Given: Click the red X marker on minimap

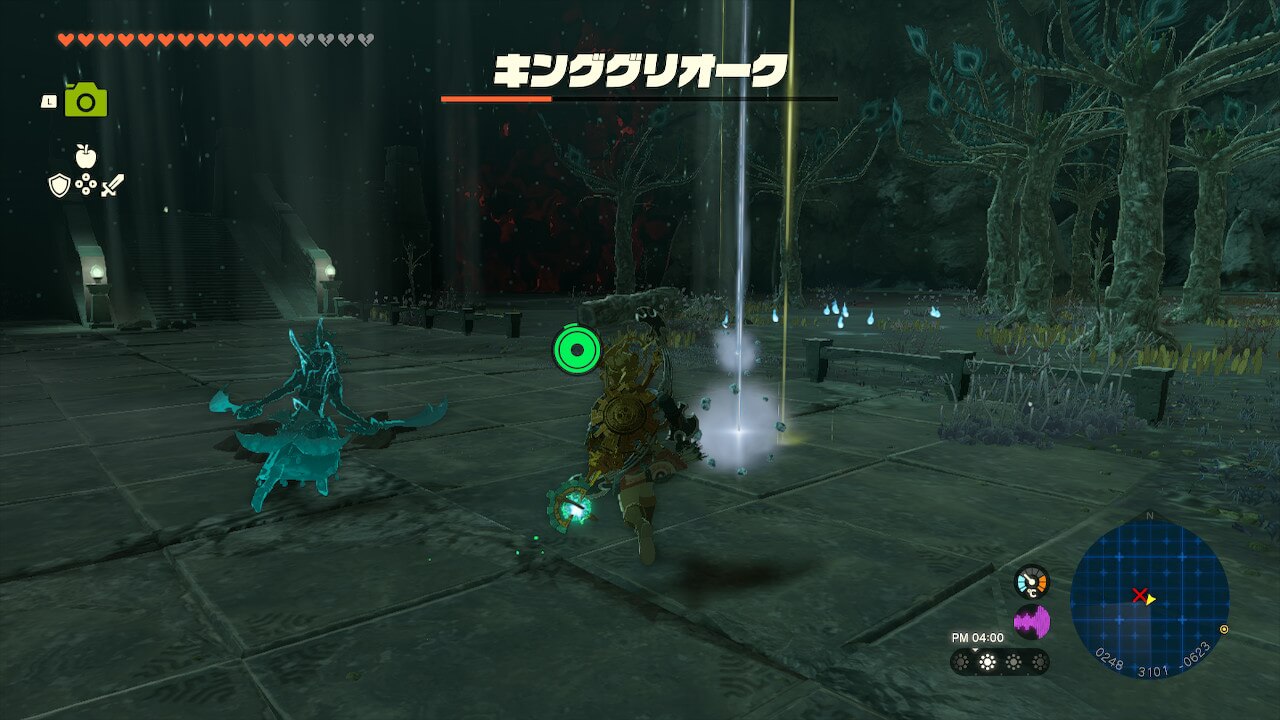Looking at the screenshot, I should click(1138, 596).
